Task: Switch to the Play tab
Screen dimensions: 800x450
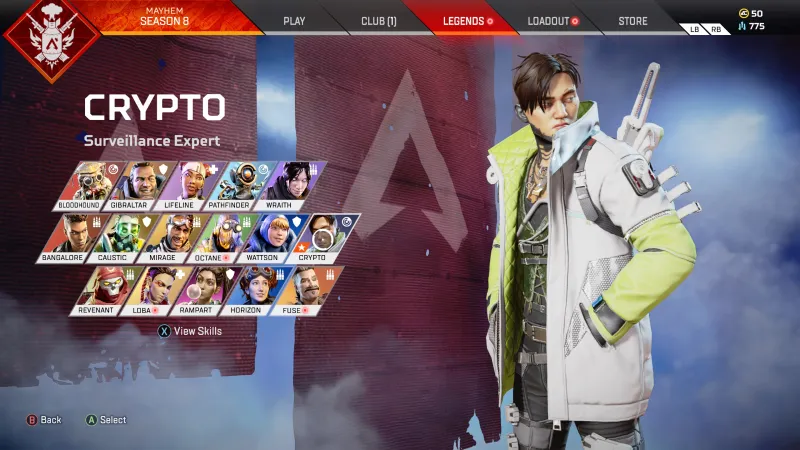Action: (x=294, y=20)
